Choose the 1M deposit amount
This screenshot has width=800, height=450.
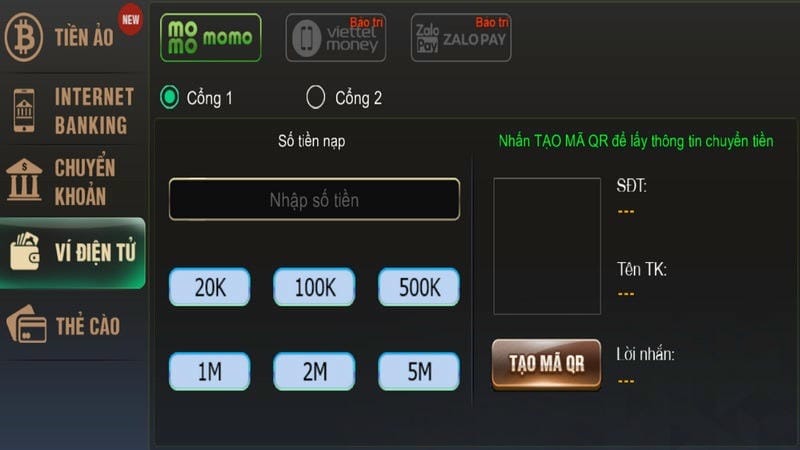(x=210, y=372)
